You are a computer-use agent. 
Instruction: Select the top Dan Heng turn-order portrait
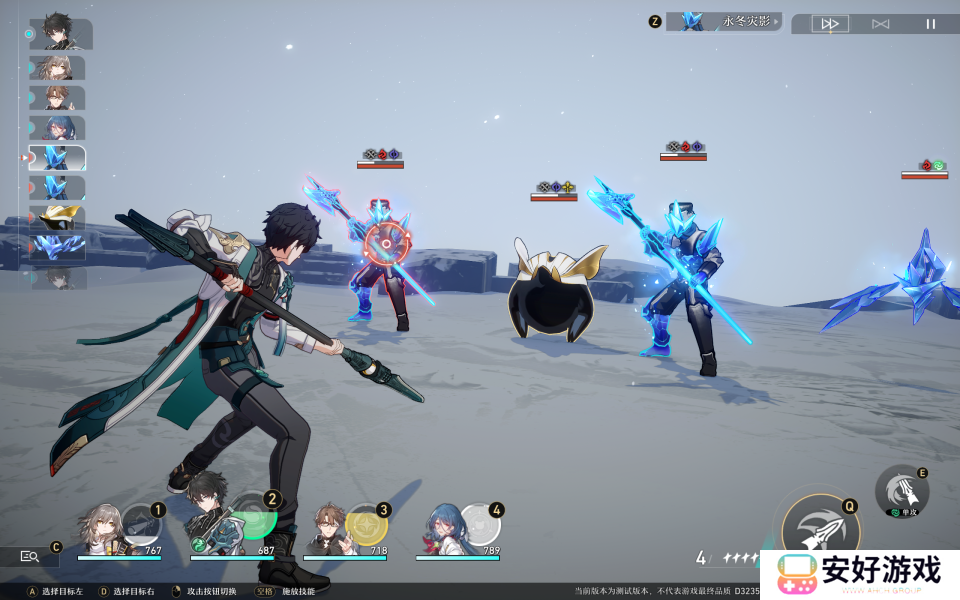pos(60,34)
